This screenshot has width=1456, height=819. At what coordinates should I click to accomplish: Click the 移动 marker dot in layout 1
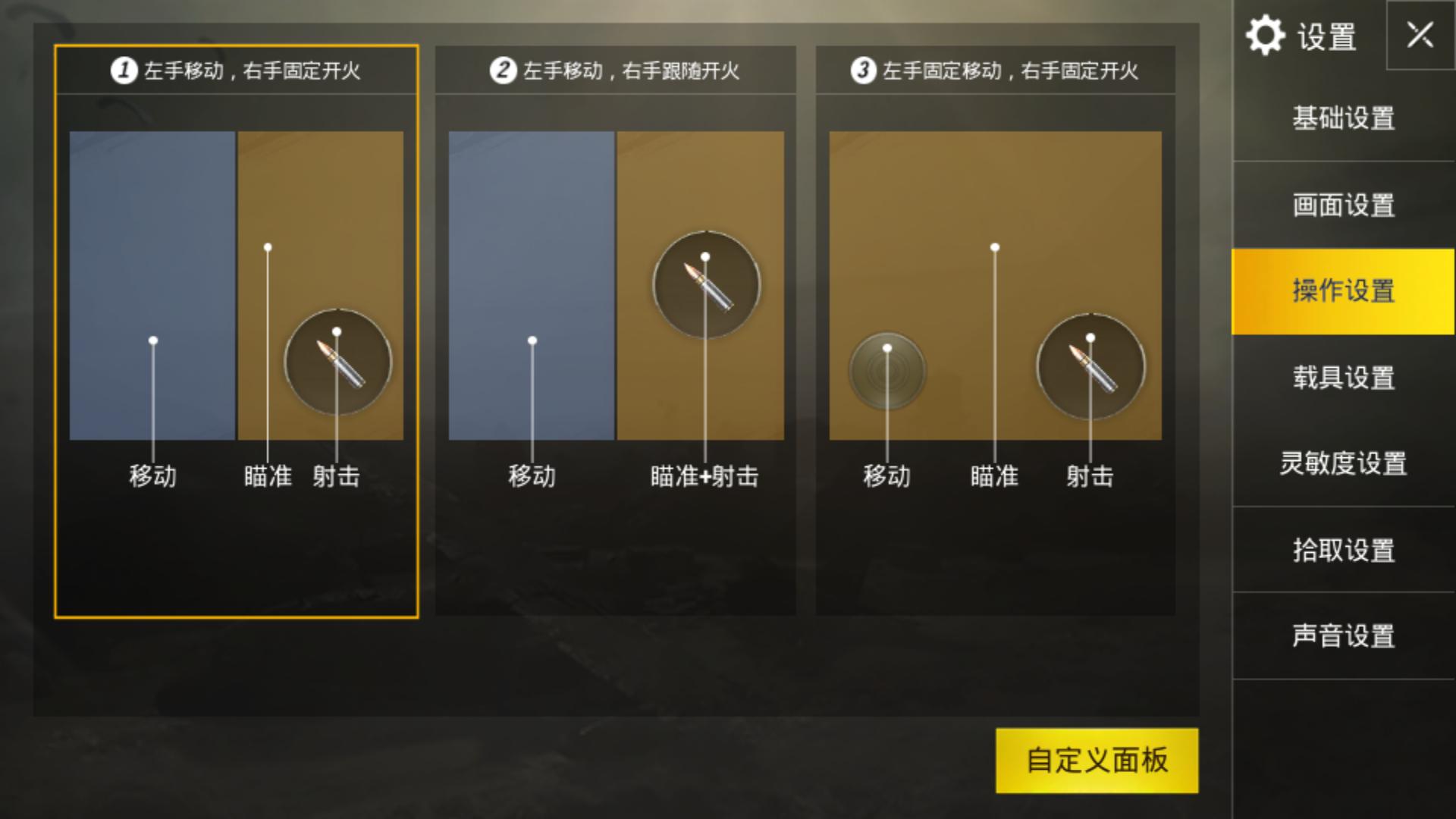click(154, 341)
